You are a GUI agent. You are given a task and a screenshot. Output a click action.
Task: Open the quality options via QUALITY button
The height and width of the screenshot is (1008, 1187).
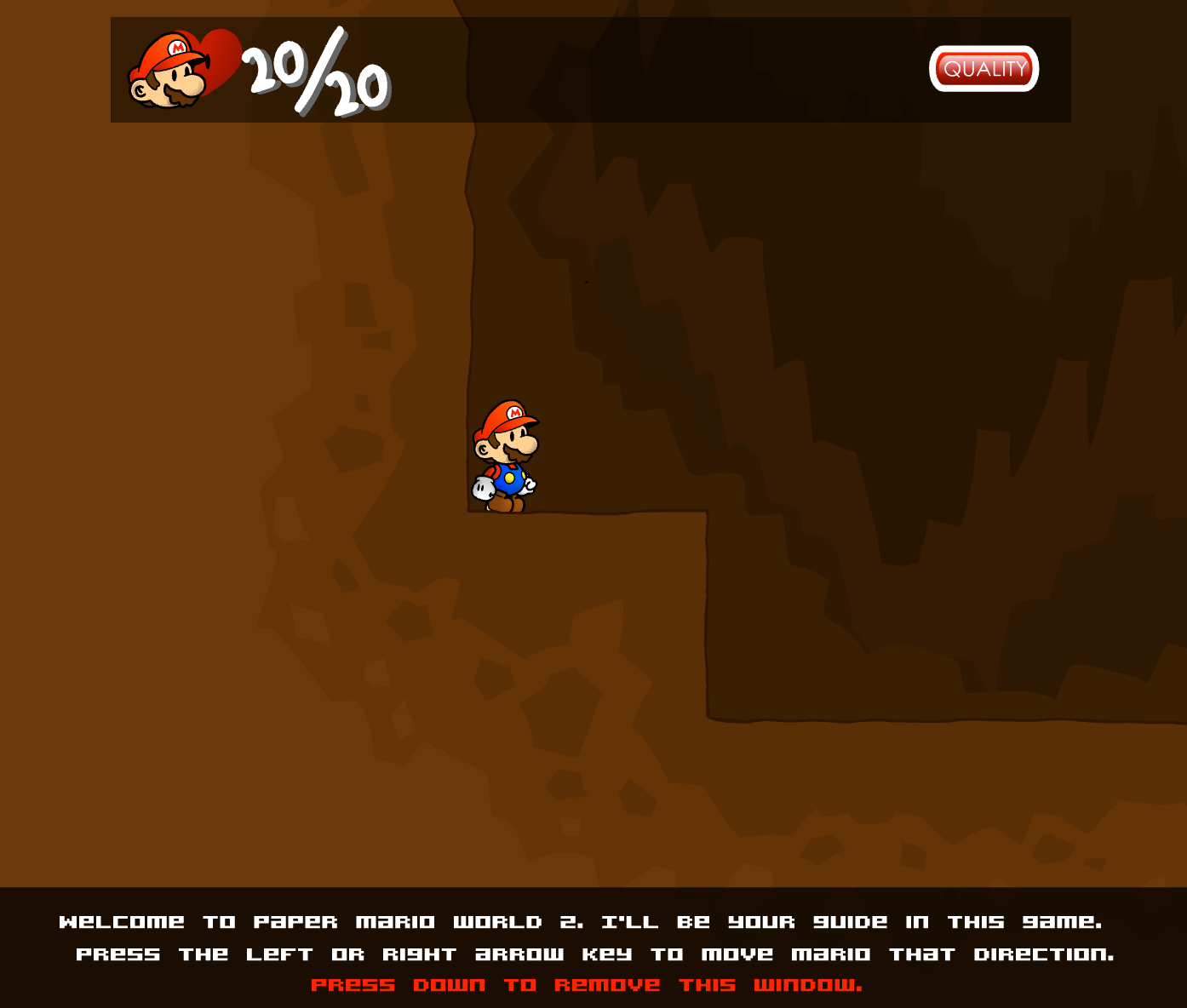pos(984,69)
